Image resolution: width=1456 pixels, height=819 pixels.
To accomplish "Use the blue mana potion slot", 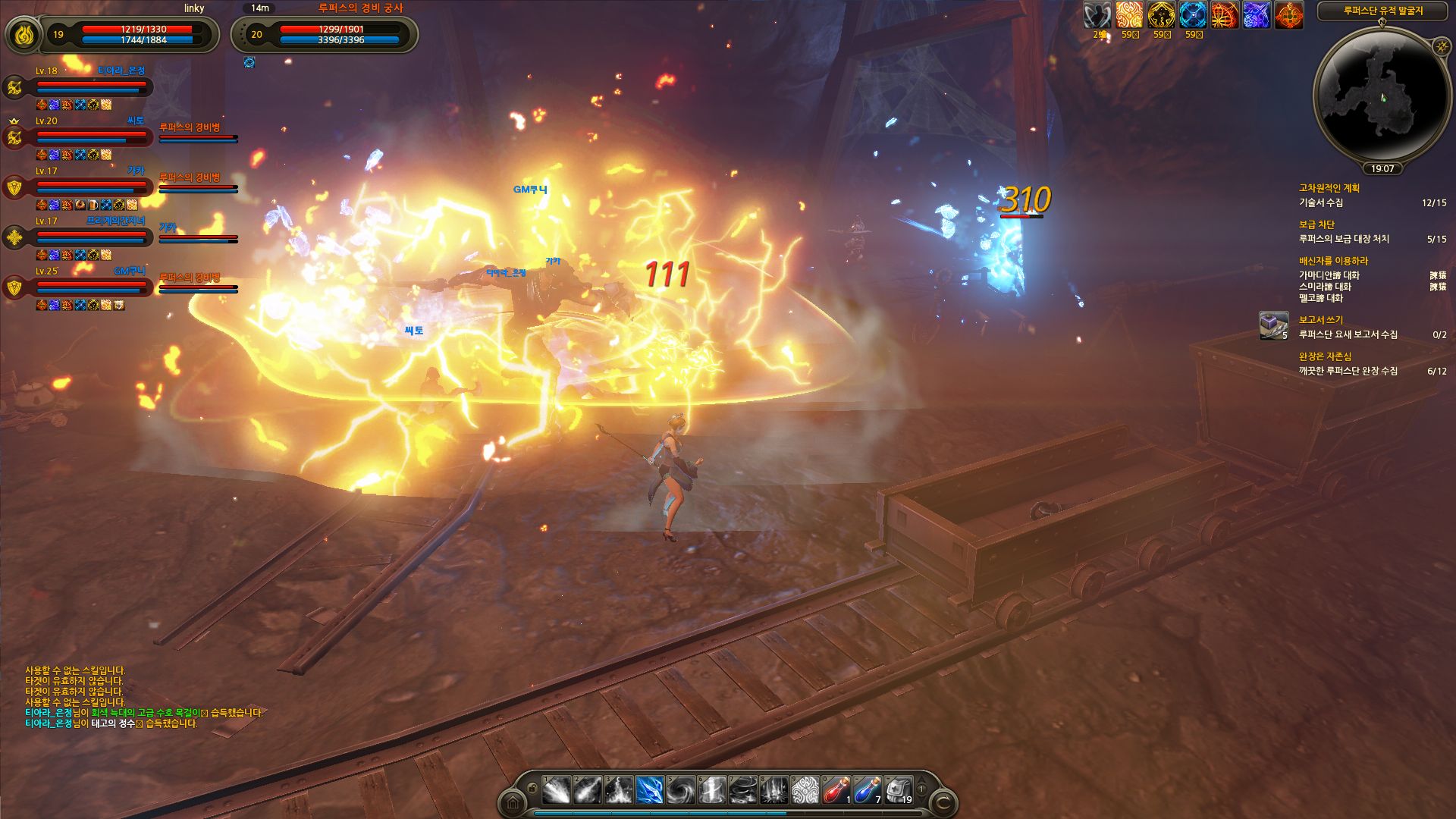I will pos(867,790).
